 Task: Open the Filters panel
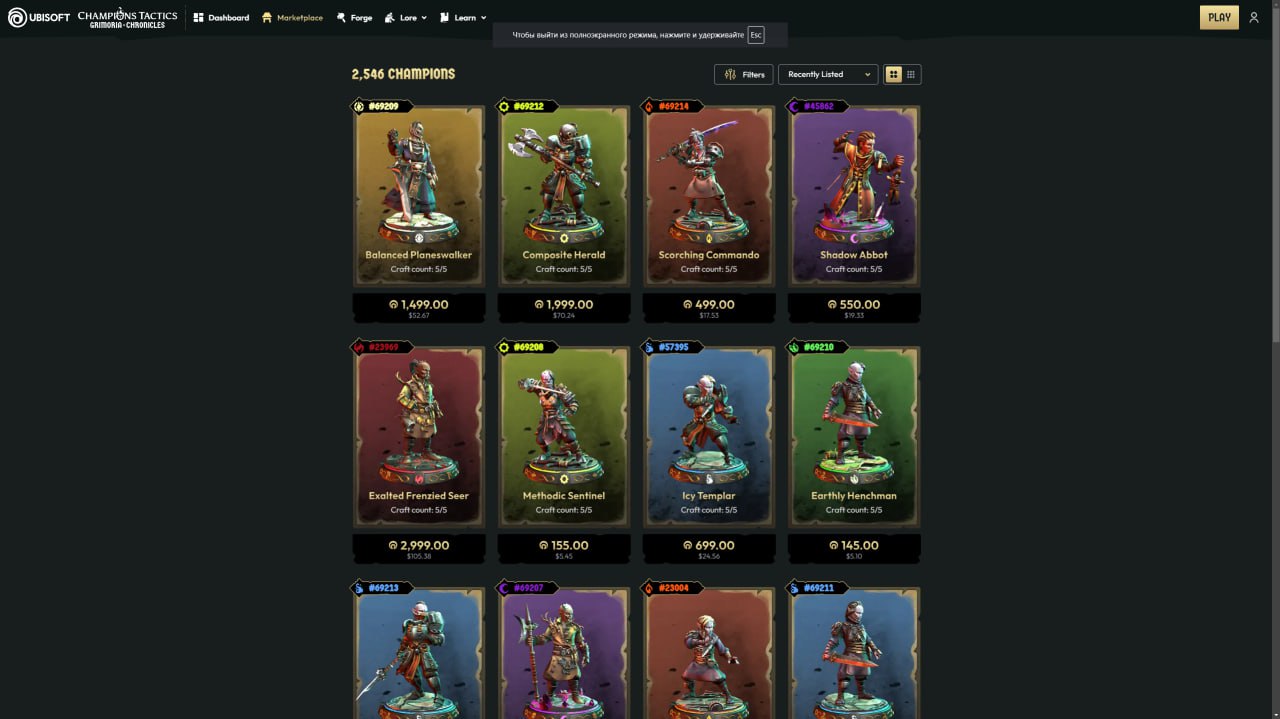(744, 74)
